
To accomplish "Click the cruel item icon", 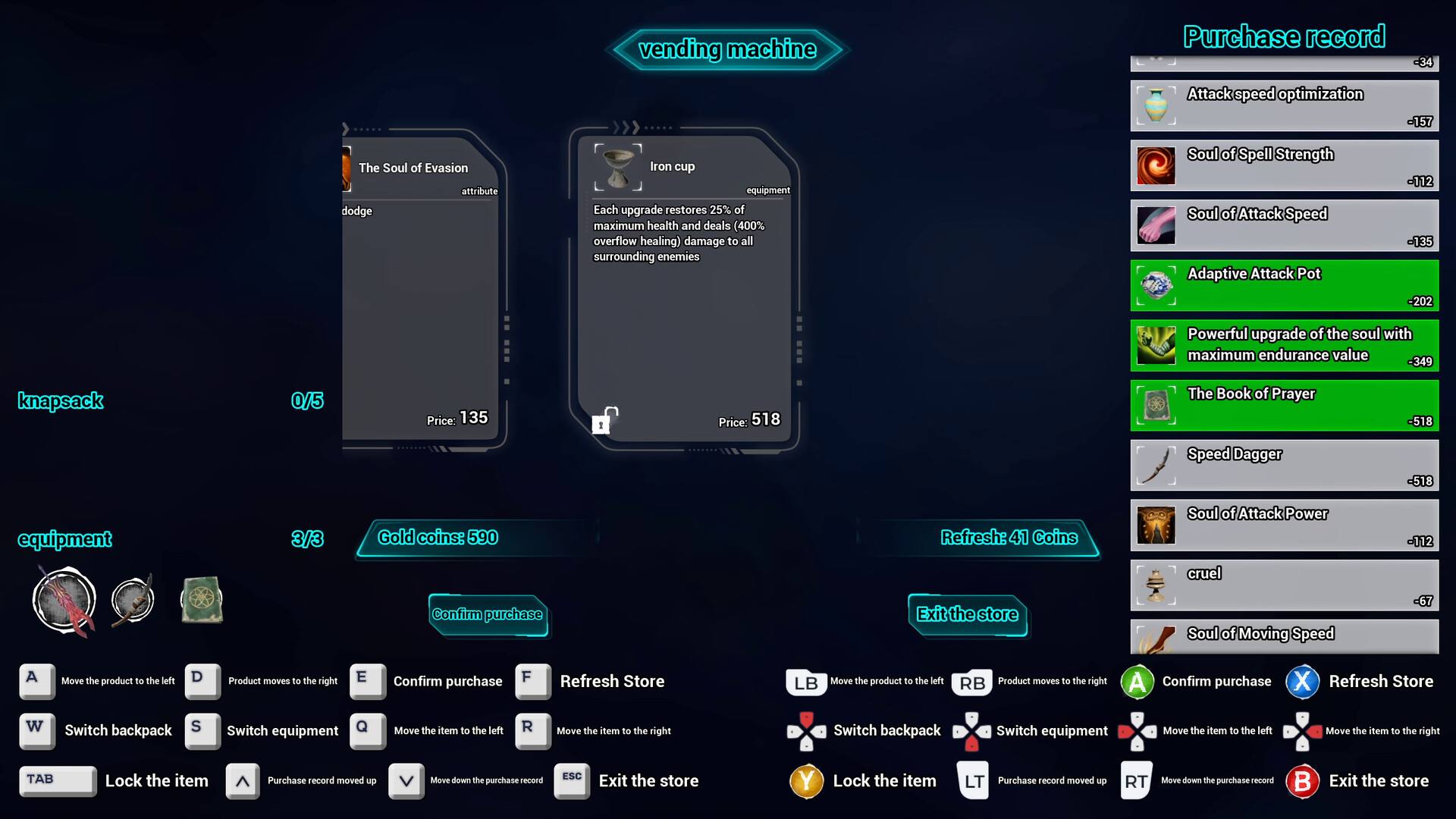I will point(1156,585).
